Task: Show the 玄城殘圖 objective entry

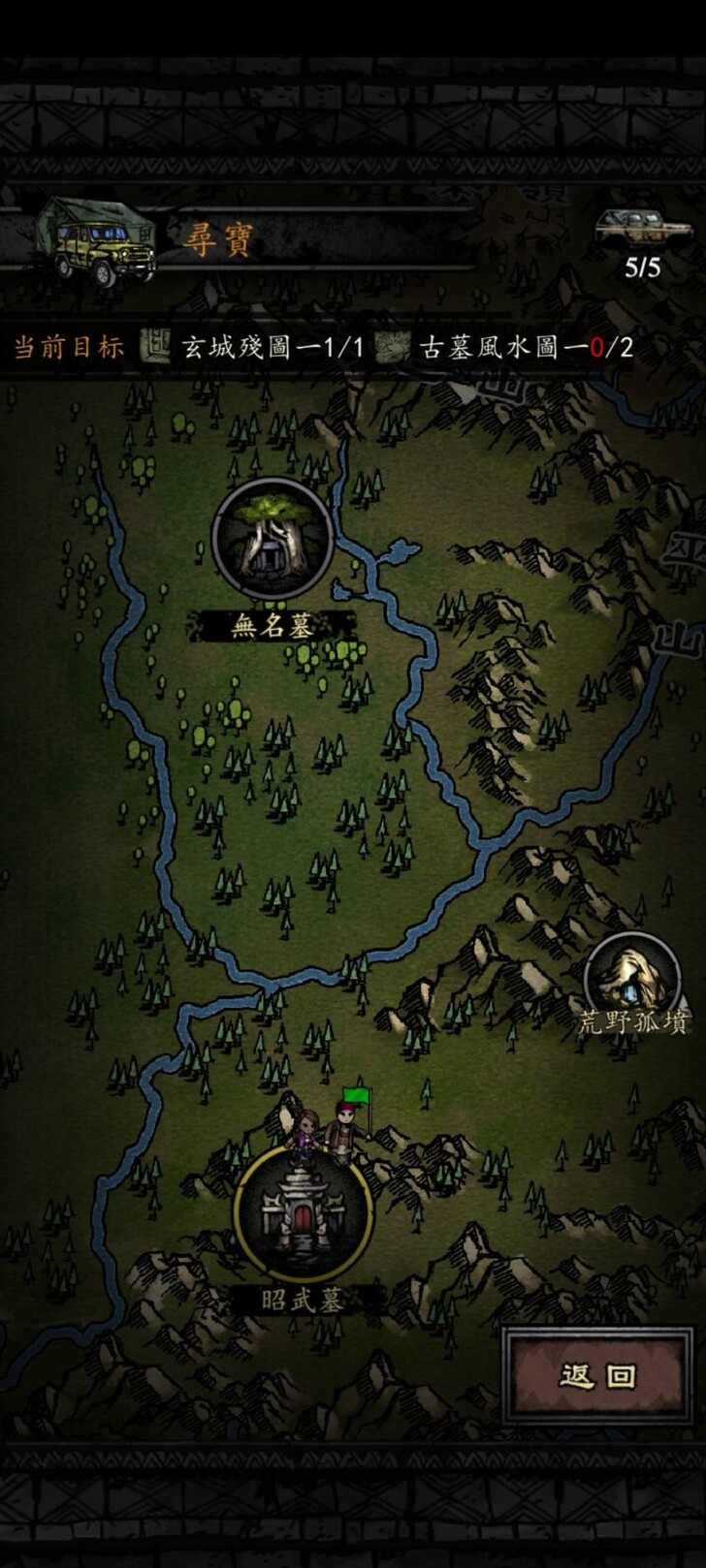Action: (x=254, y=347)
